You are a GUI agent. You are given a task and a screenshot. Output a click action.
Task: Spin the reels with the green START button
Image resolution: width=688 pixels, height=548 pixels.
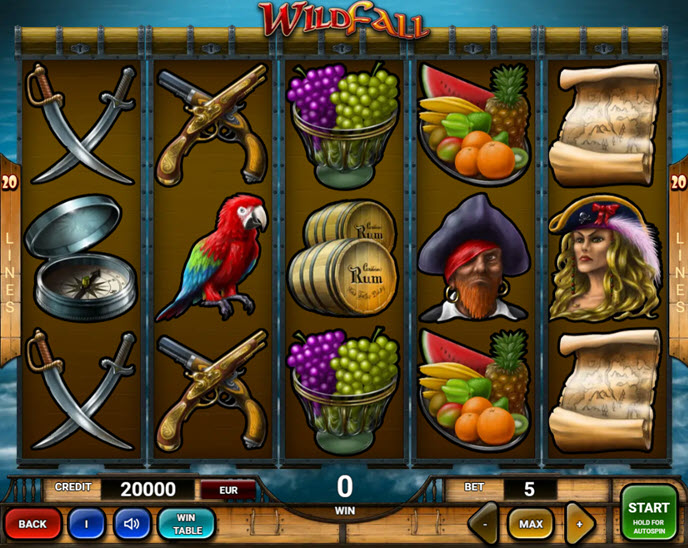point(648,514)
